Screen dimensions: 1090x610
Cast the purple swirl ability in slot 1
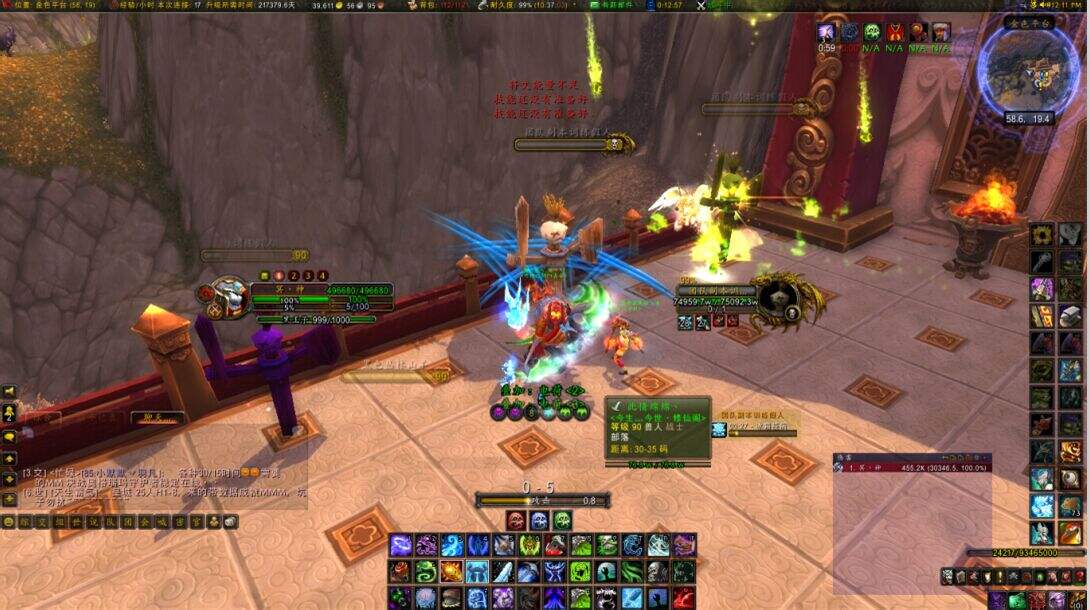pos(401,545)
